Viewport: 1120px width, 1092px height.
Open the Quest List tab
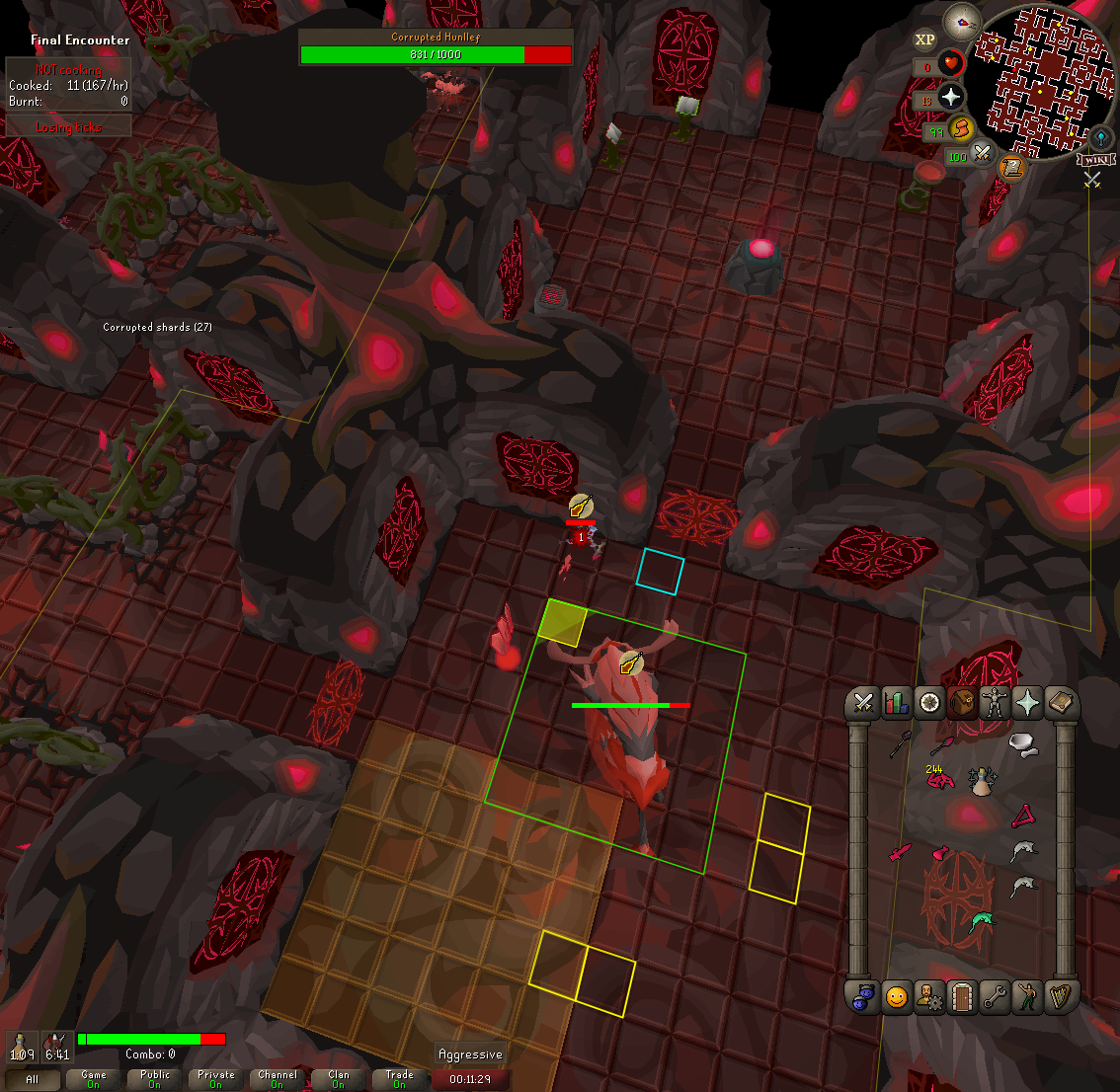coord(928,703)
